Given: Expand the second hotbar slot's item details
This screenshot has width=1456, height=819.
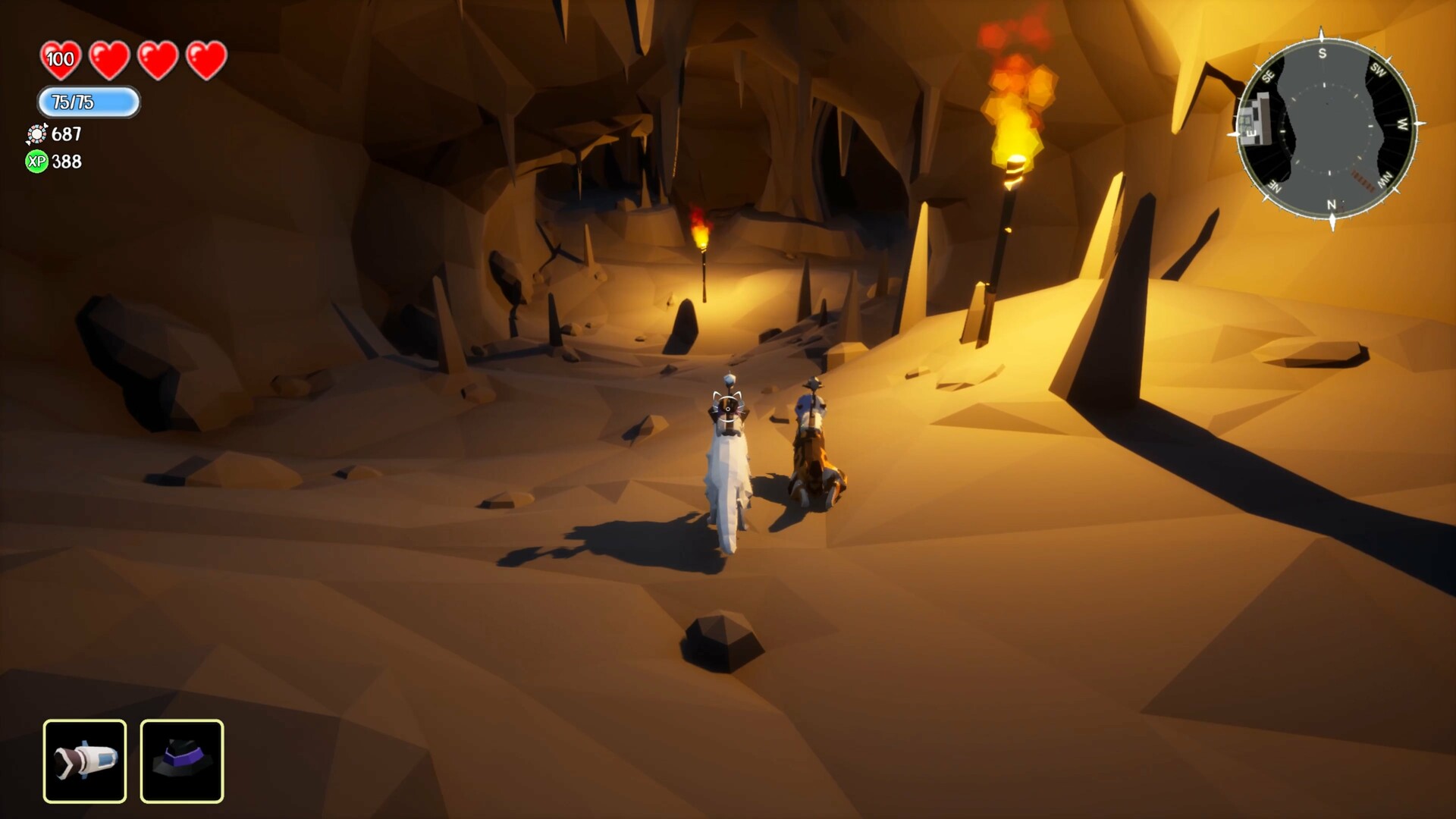Looking at the screenshot, I should coord(181,761).
